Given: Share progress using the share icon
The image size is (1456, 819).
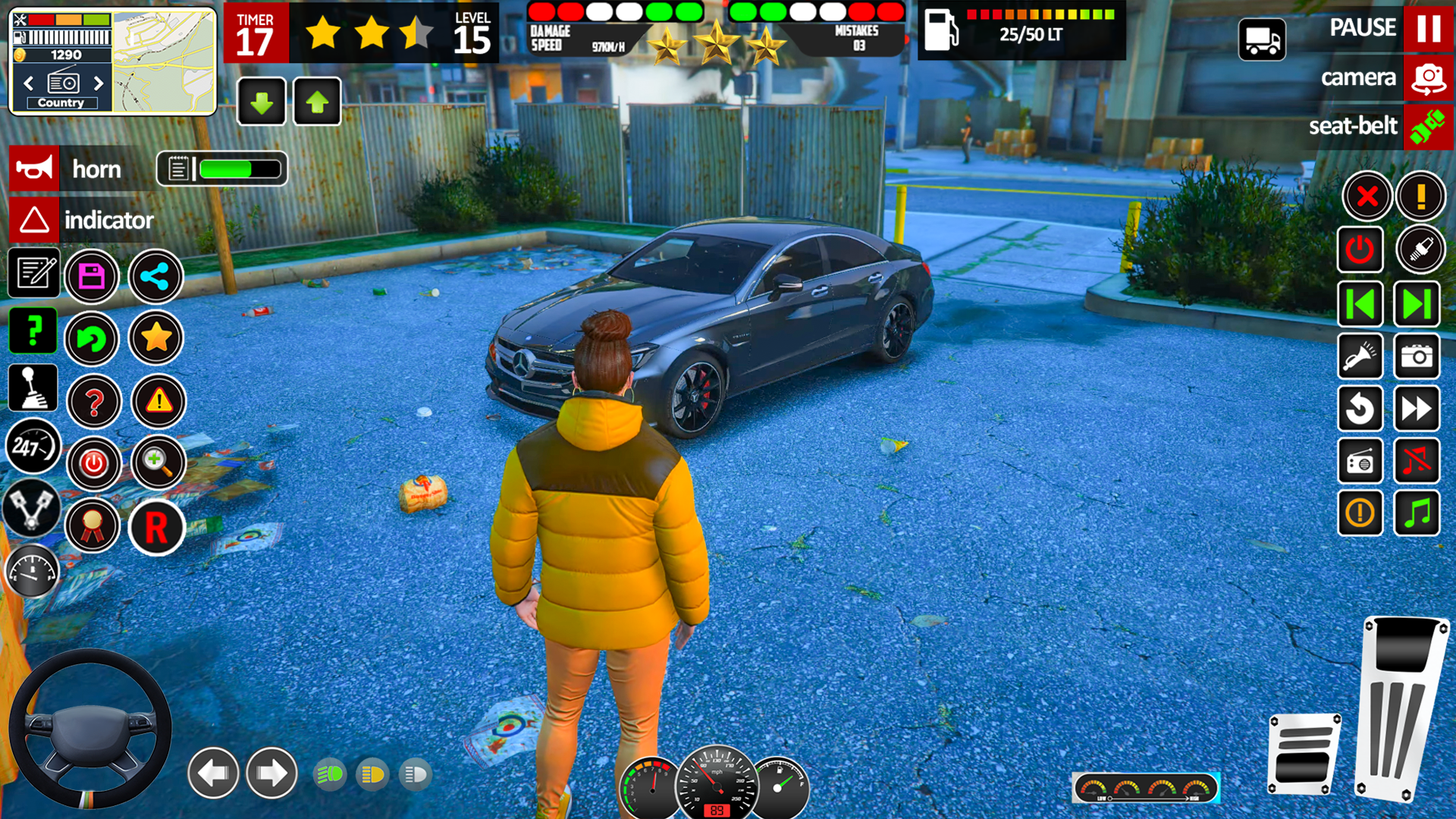Looking at the screenshot, I should (x=155, y=277).
